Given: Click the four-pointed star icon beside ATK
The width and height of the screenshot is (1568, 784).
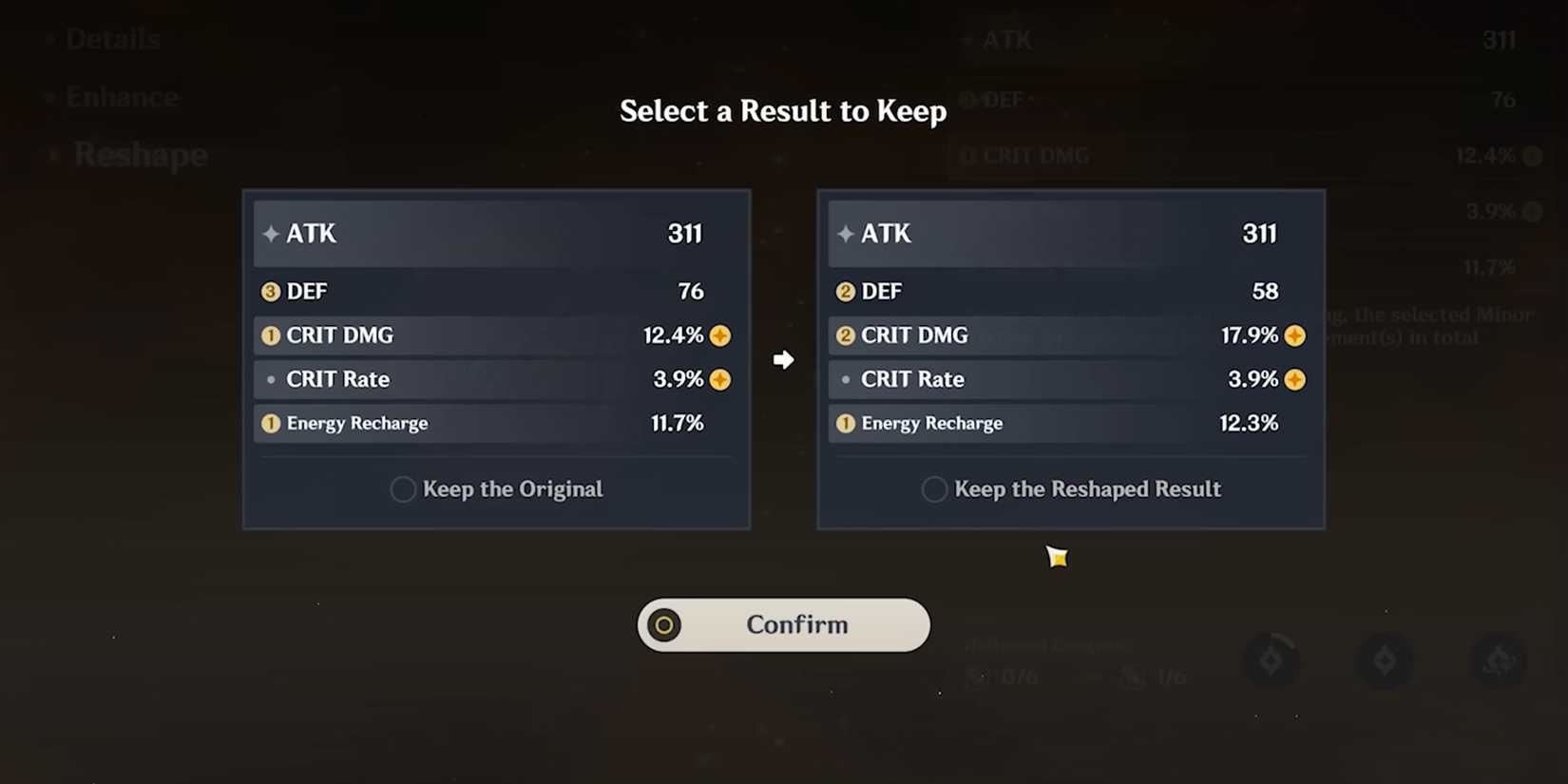Looking at the screenshot, I should (271, 234).
